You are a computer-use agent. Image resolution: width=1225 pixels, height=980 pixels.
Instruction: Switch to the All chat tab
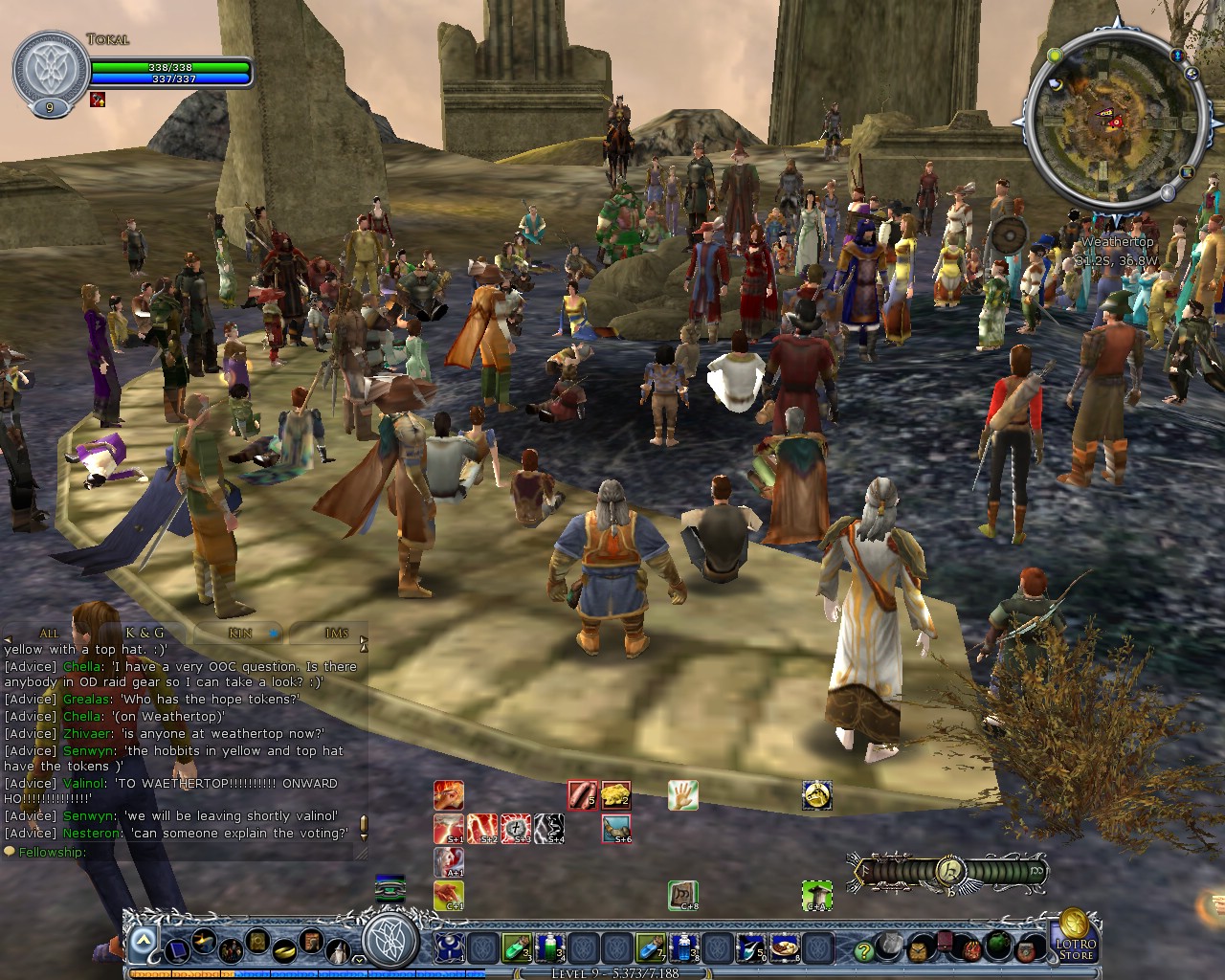pos(49,633)
